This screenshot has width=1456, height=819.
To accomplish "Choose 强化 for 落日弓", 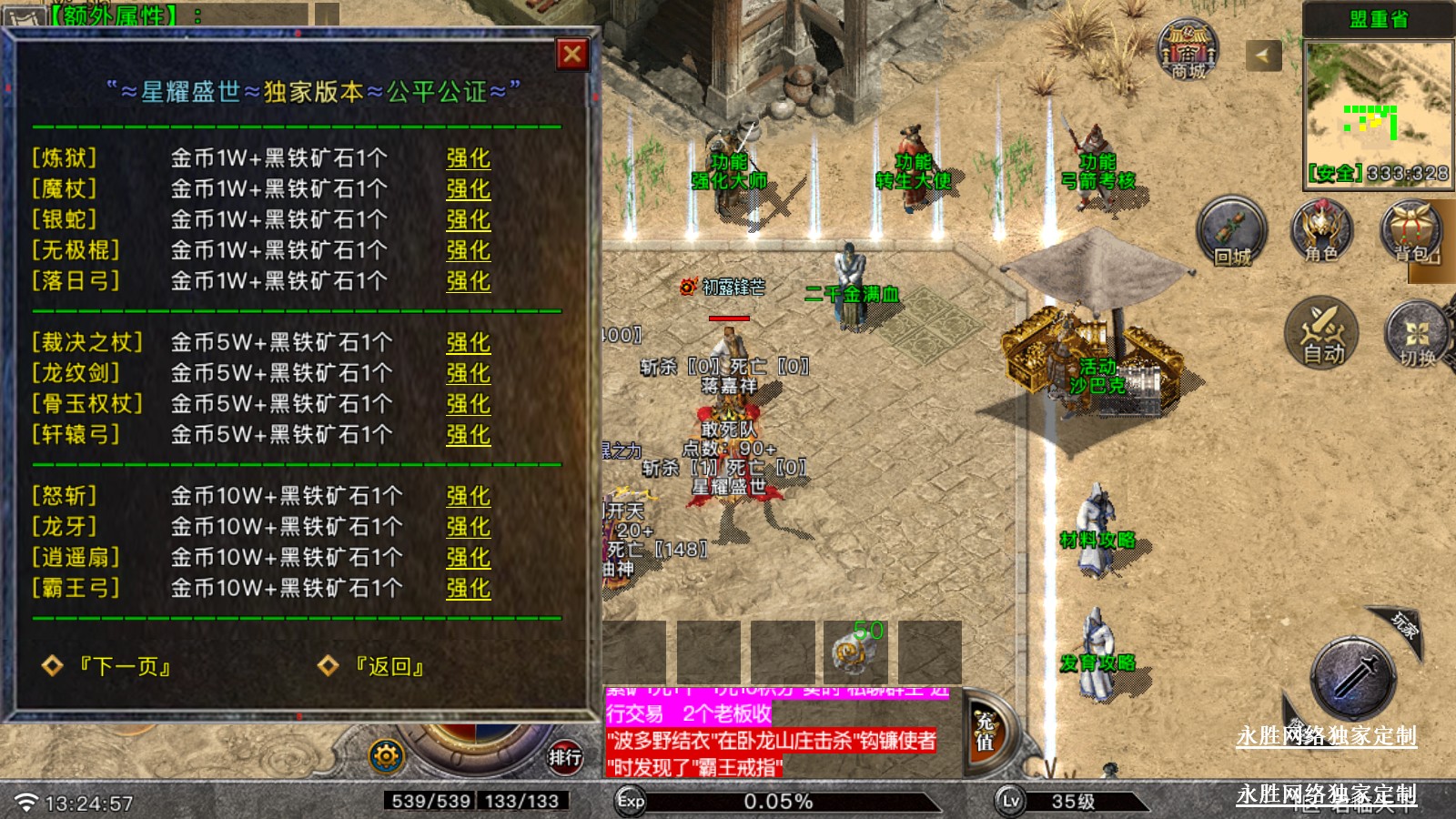I will coord(468,281).
